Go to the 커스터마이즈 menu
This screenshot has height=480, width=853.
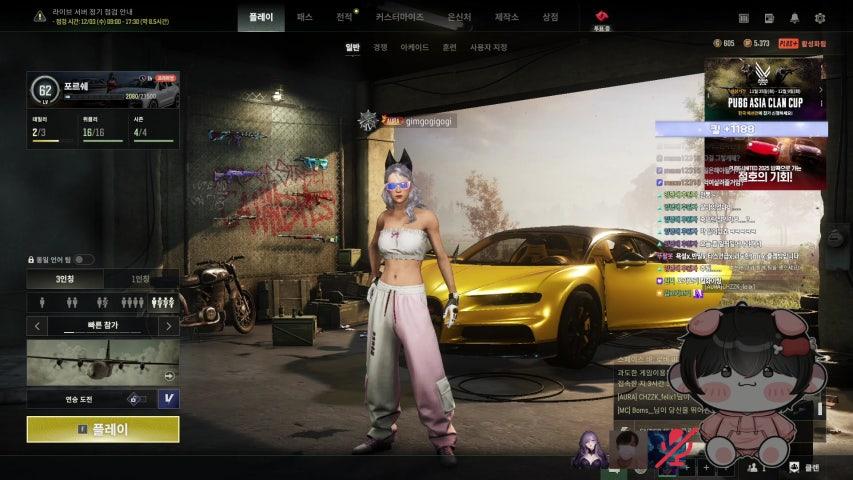tap(399, 17)
